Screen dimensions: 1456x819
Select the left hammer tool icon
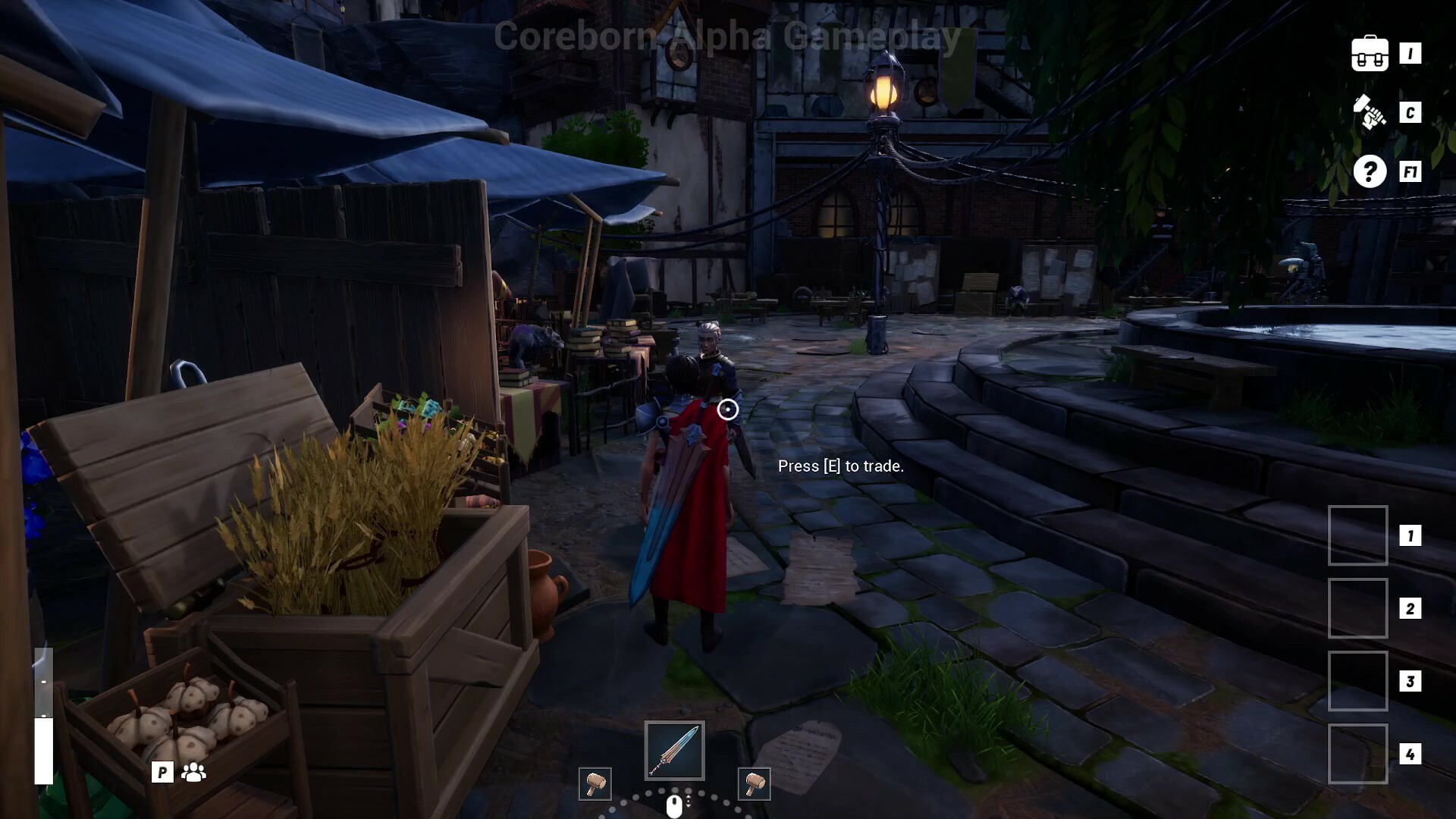coord(595,785)
